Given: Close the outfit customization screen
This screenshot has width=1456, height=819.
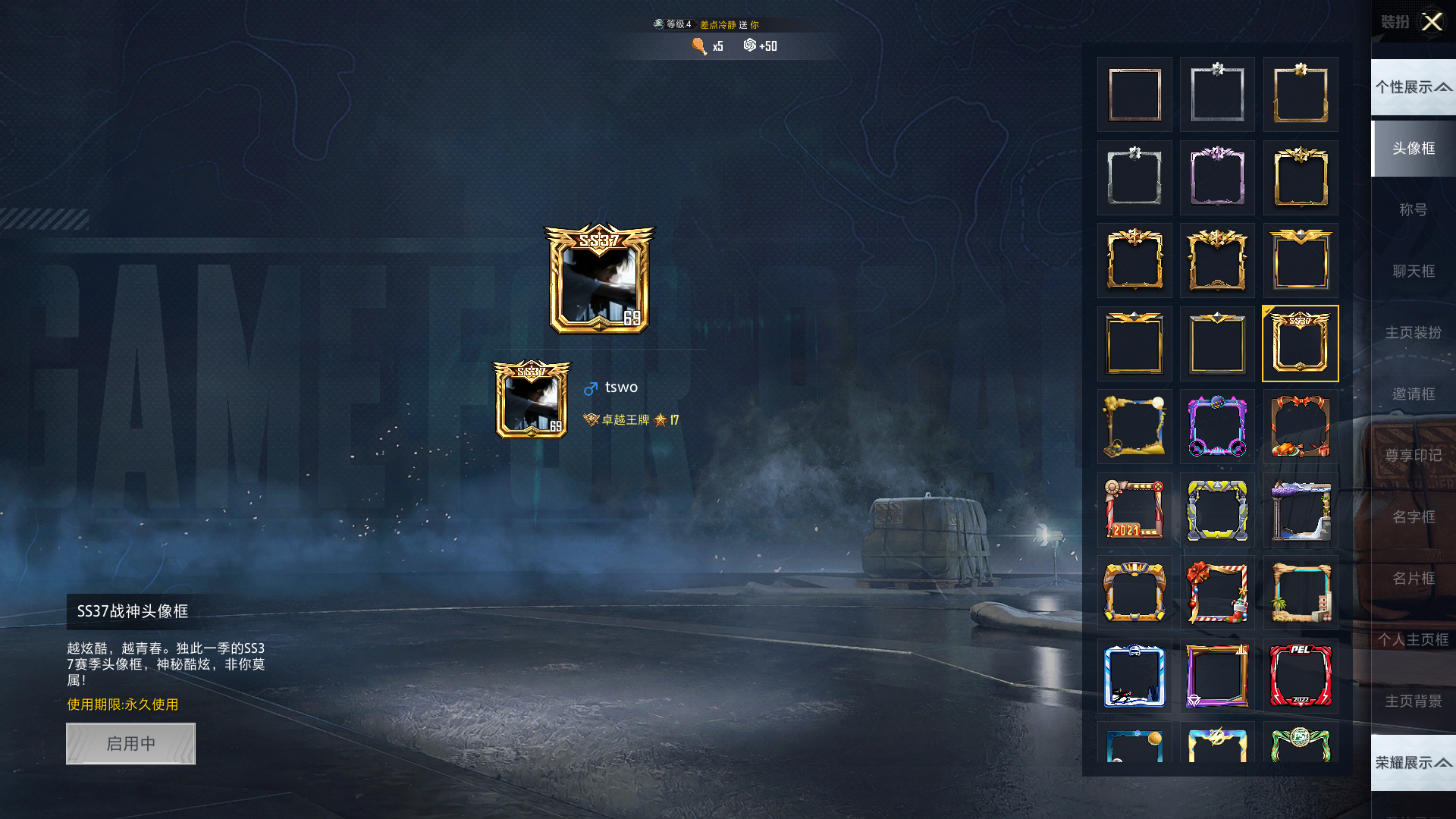Looking at the screenshot, I should [x=1432, y=22].
